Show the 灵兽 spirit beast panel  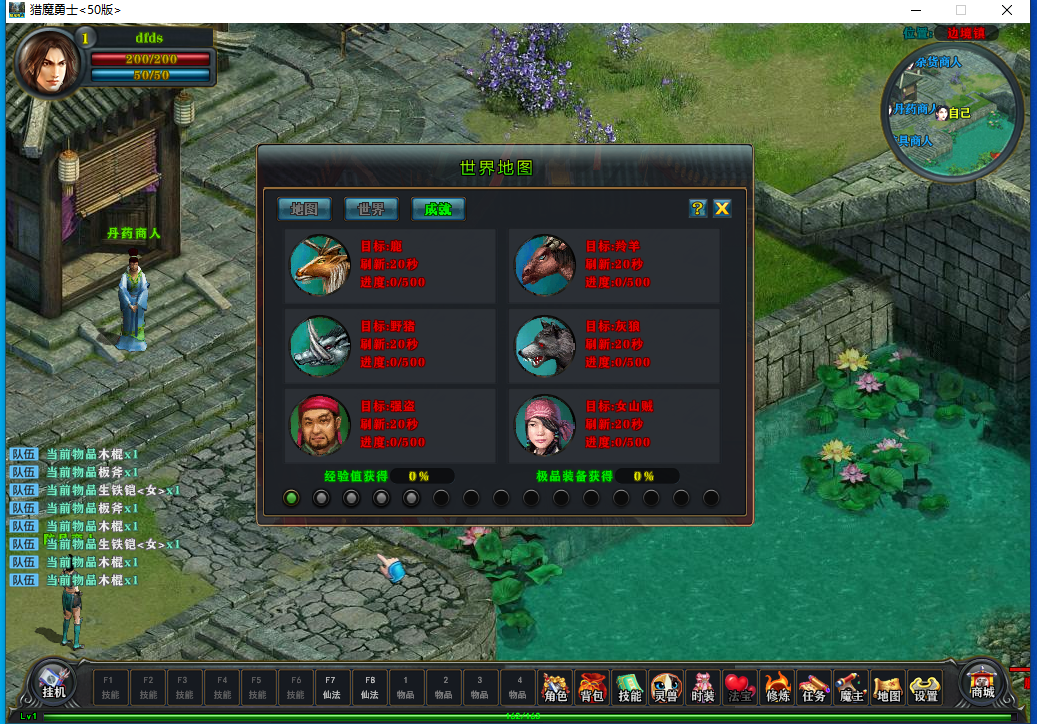click(x=666, y=687)
